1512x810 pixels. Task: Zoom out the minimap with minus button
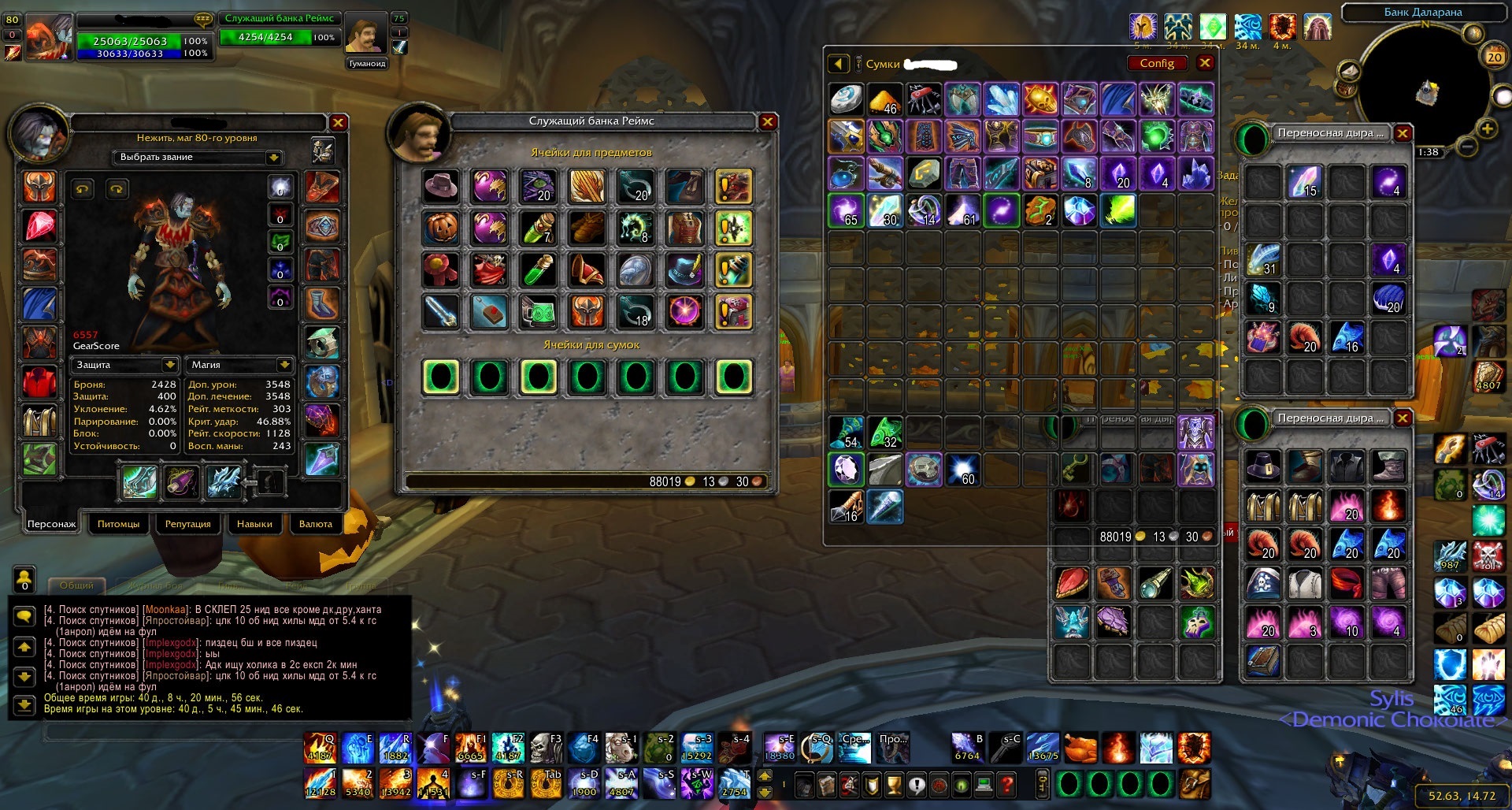tap(1466, 147)
